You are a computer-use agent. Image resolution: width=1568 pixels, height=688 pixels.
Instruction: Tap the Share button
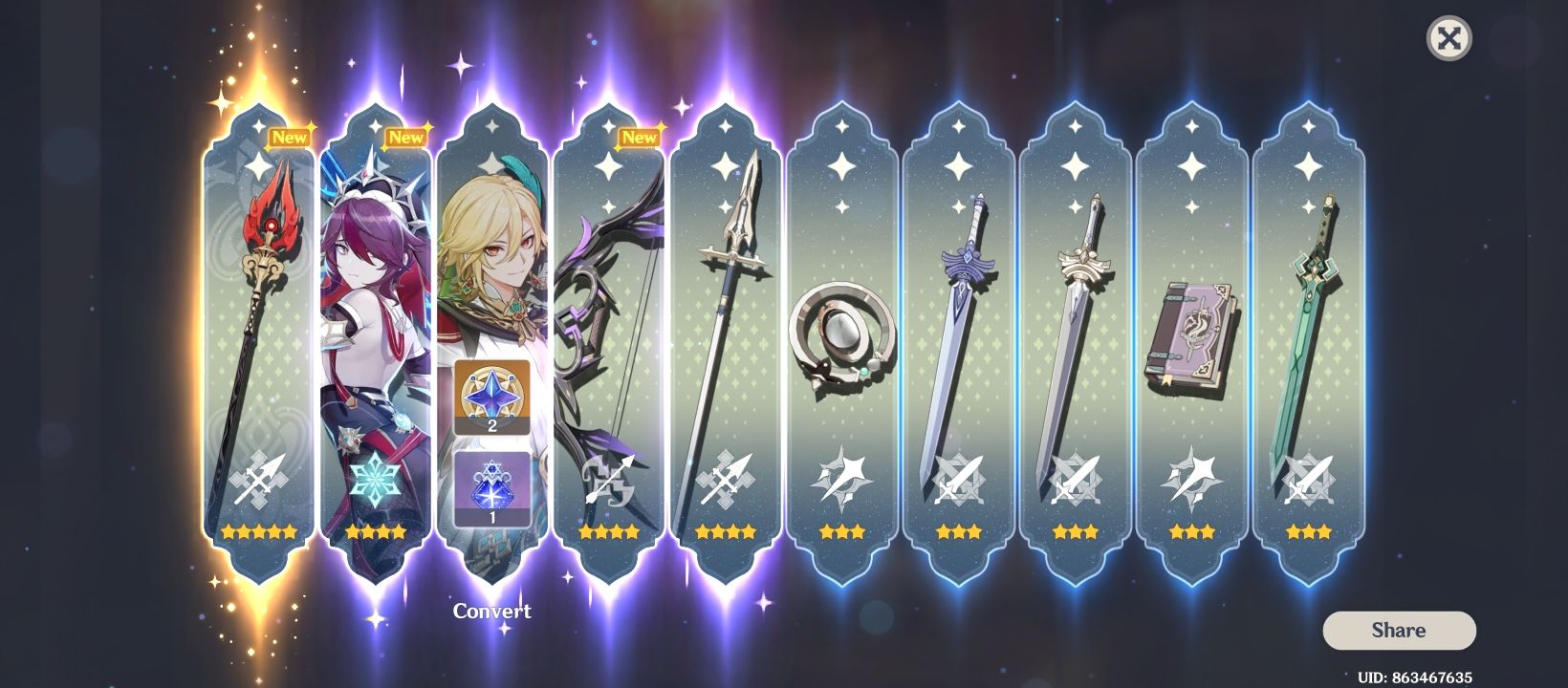point(1397,630)
